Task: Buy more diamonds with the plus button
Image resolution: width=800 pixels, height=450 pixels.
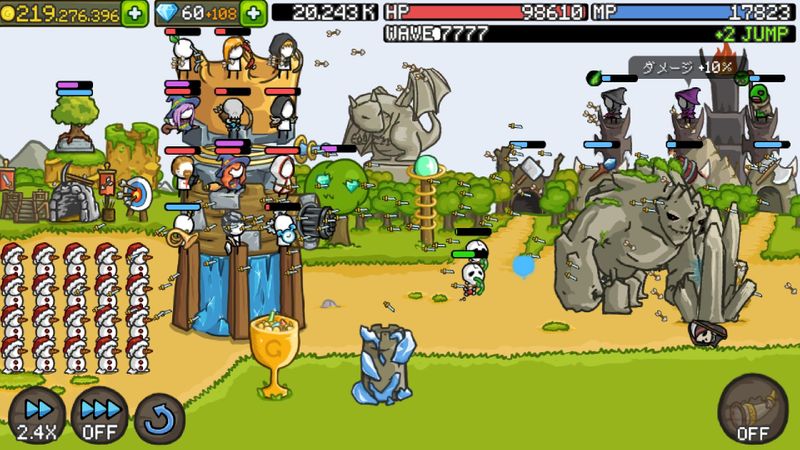Action: (x=254, y=12)
